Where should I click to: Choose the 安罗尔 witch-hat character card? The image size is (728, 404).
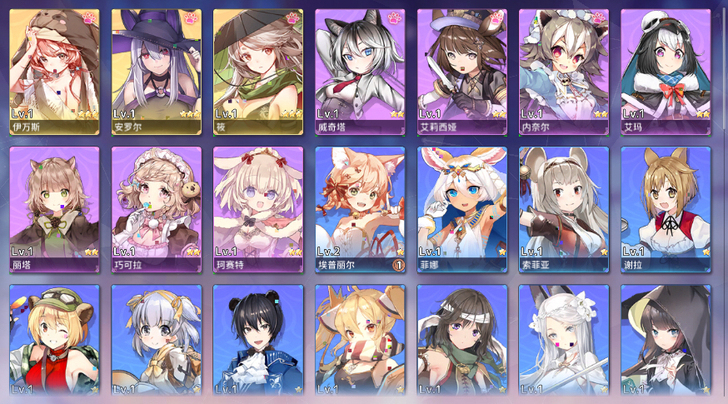pos(156,71)
